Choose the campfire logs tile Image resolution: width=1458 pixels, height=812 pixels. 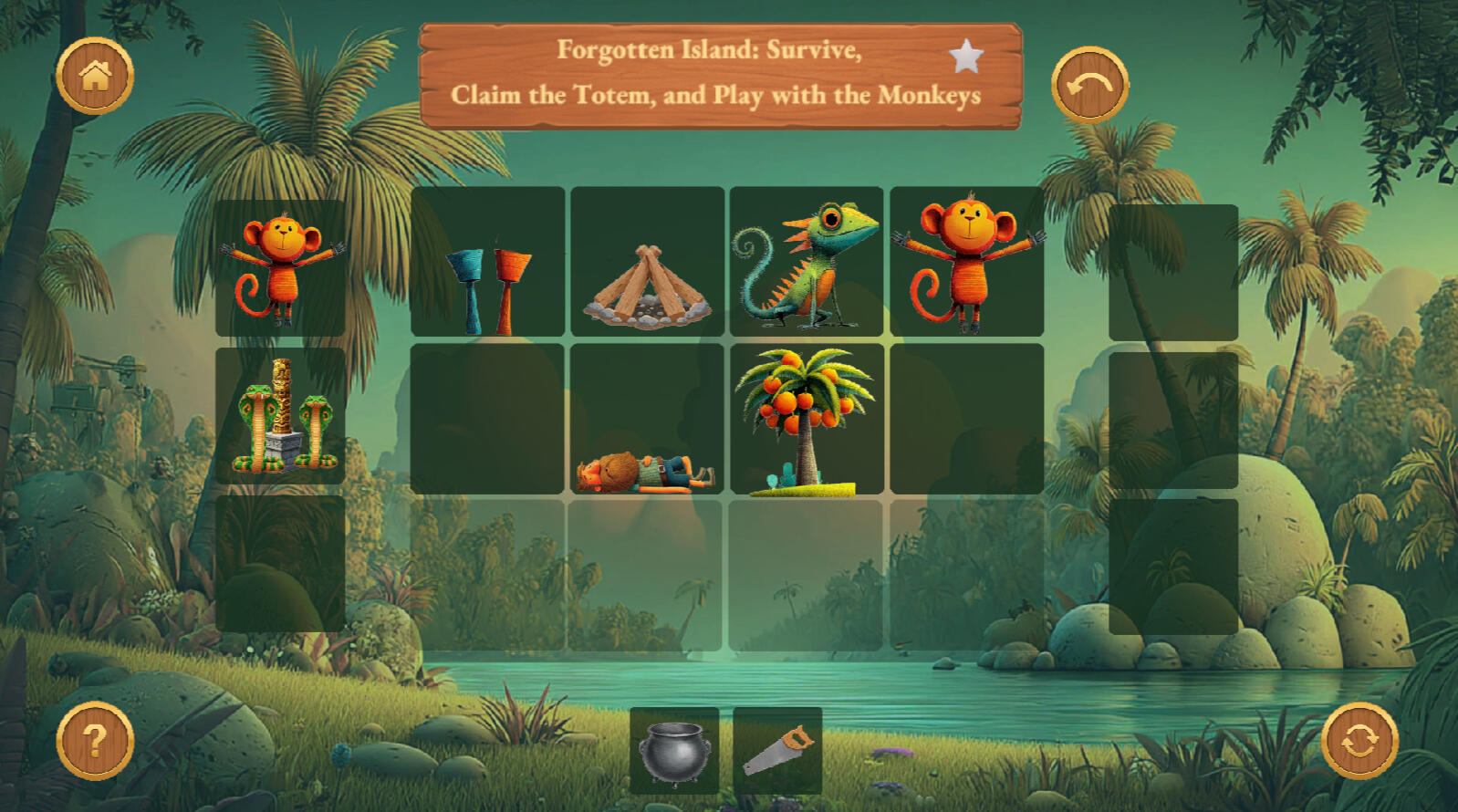[x=647, y=263]
